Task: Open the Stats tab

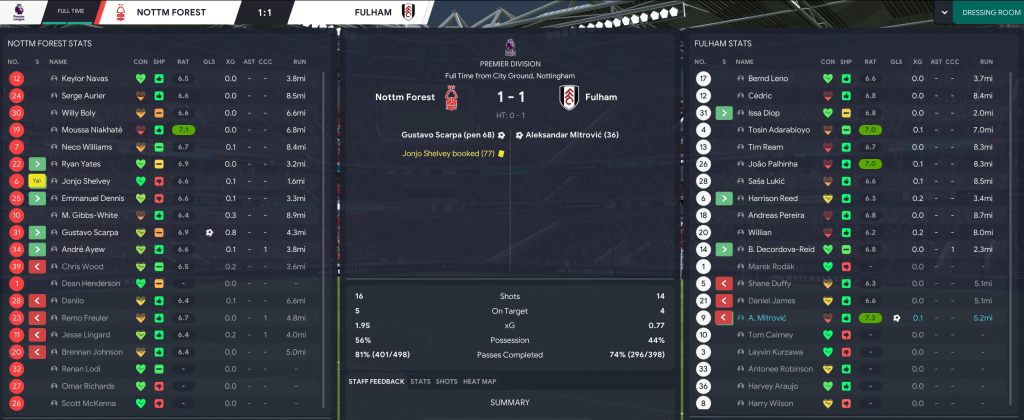Action: 420,381
